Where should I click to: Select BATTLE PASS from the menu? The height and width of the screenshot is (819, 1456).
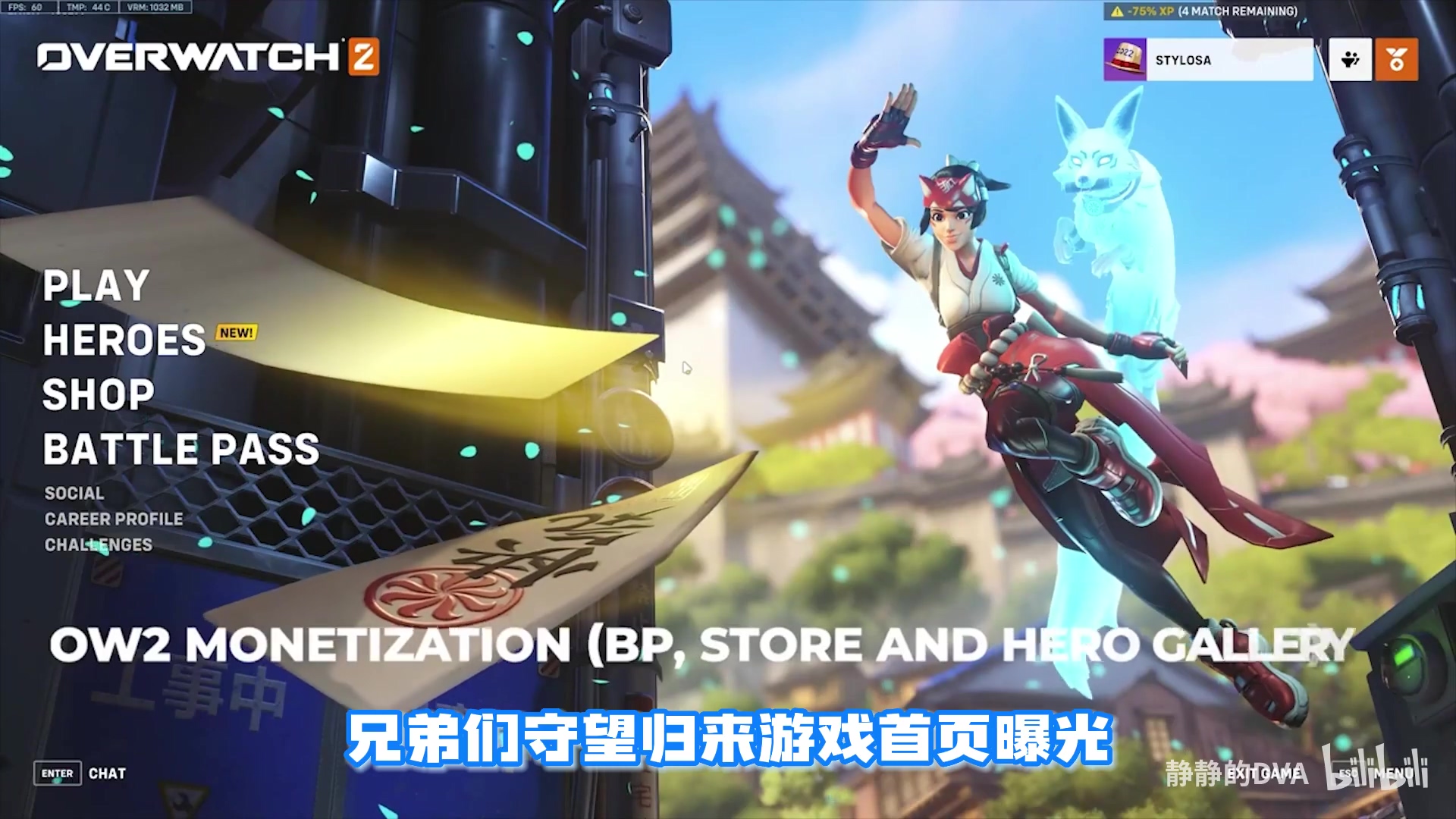(x=182, y=450)
